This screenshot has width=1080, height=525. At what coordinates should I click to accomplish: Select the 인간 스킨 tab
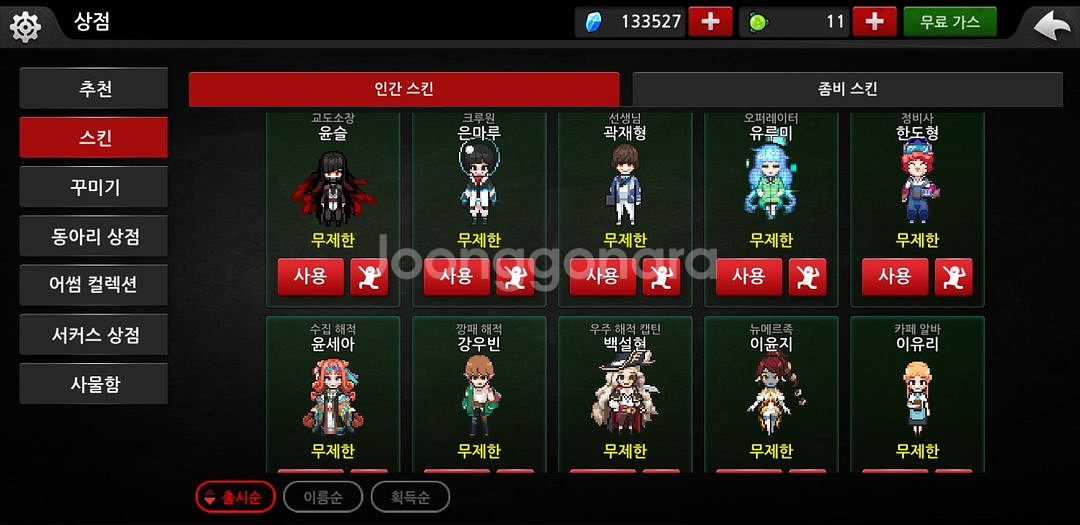404,89
